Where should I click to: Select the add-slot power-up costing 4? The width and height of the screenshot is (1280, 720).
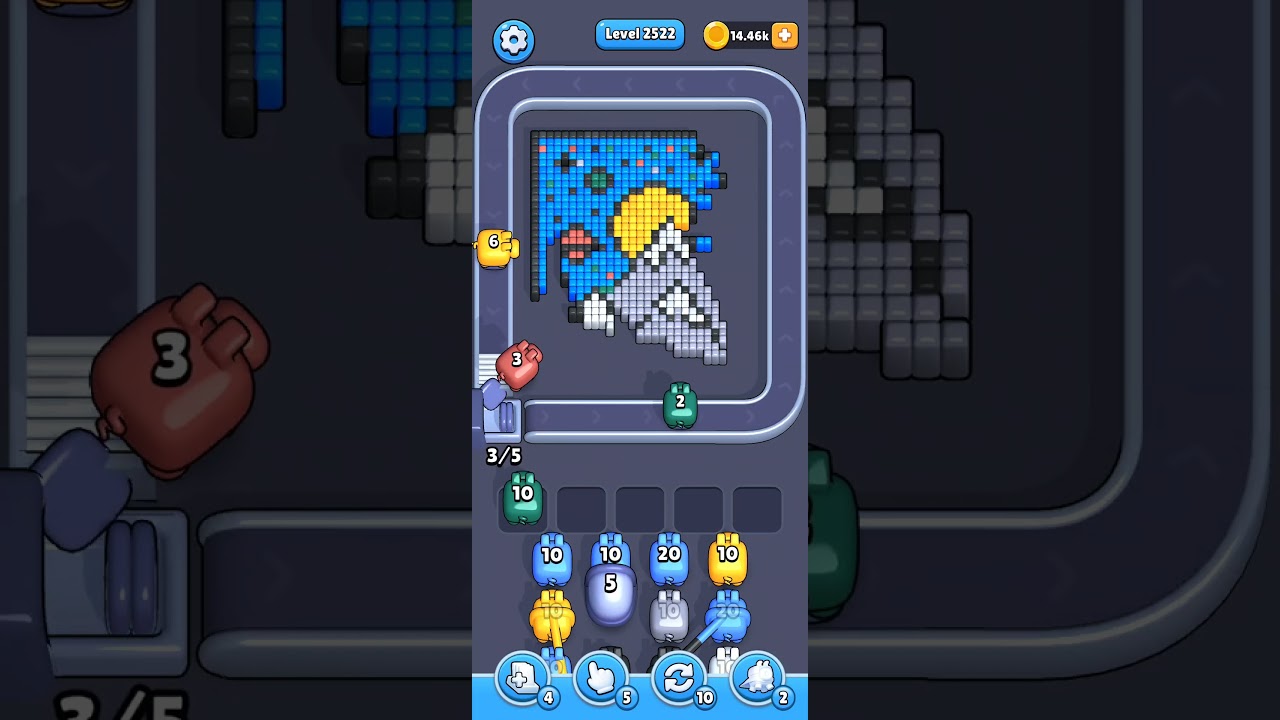(521, 678)
